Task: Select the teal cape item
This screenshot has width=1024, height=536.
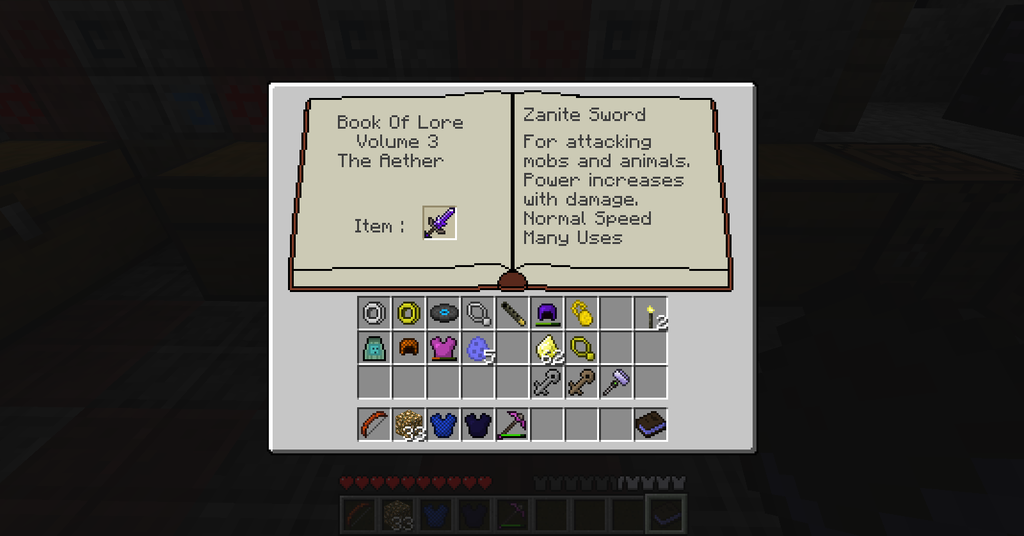Action: click(374, 348)
